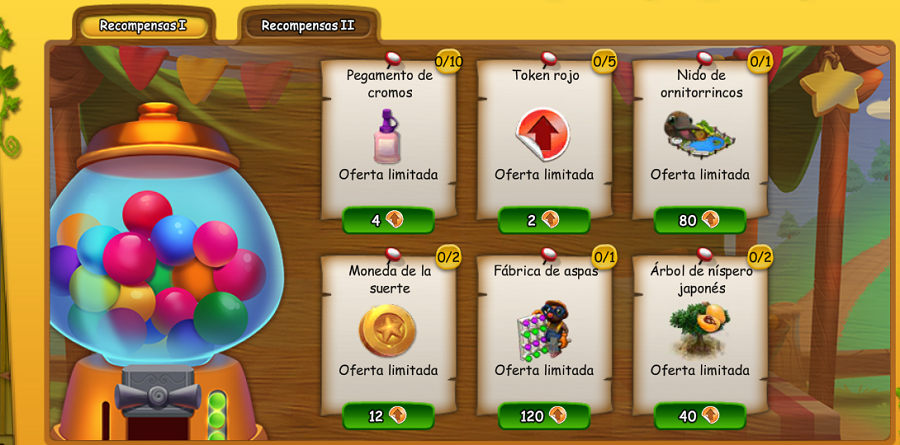
Task: Buy Pegamento de cromos for 4 tokens
Action: coord(388,220)
